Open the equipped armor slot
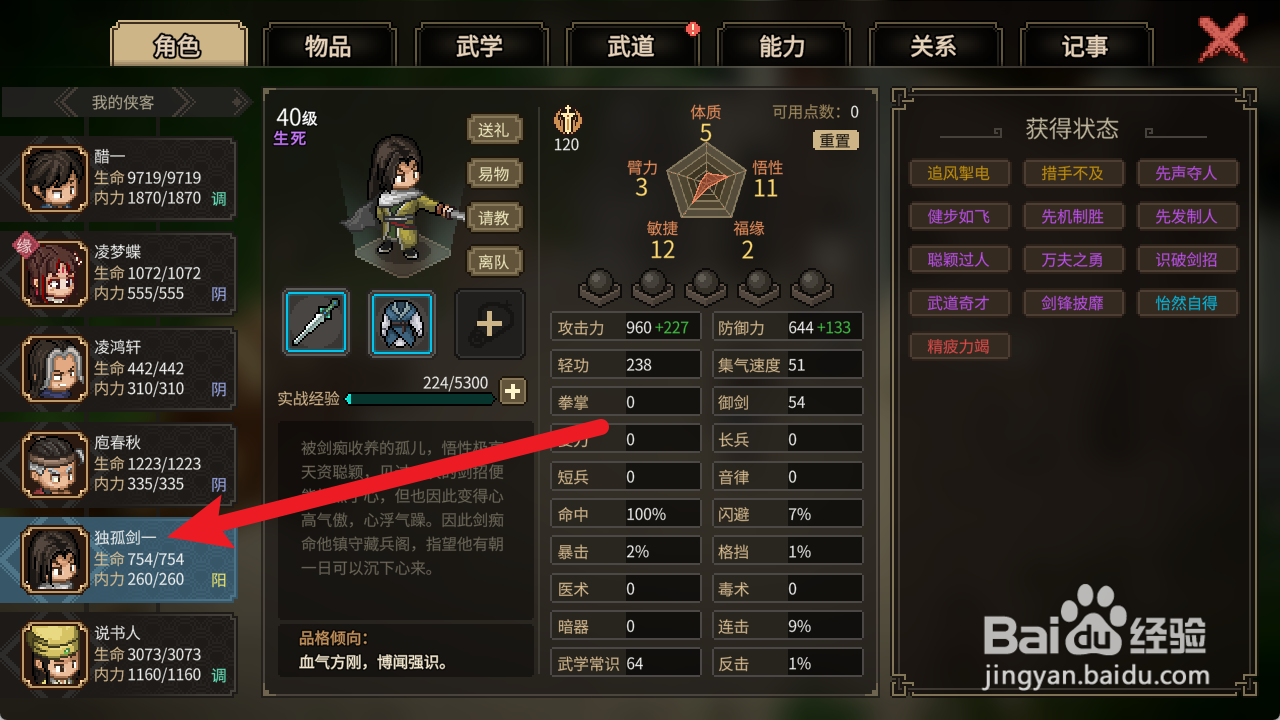This screenshot has height=720, width=1280. tap(400, 322)
